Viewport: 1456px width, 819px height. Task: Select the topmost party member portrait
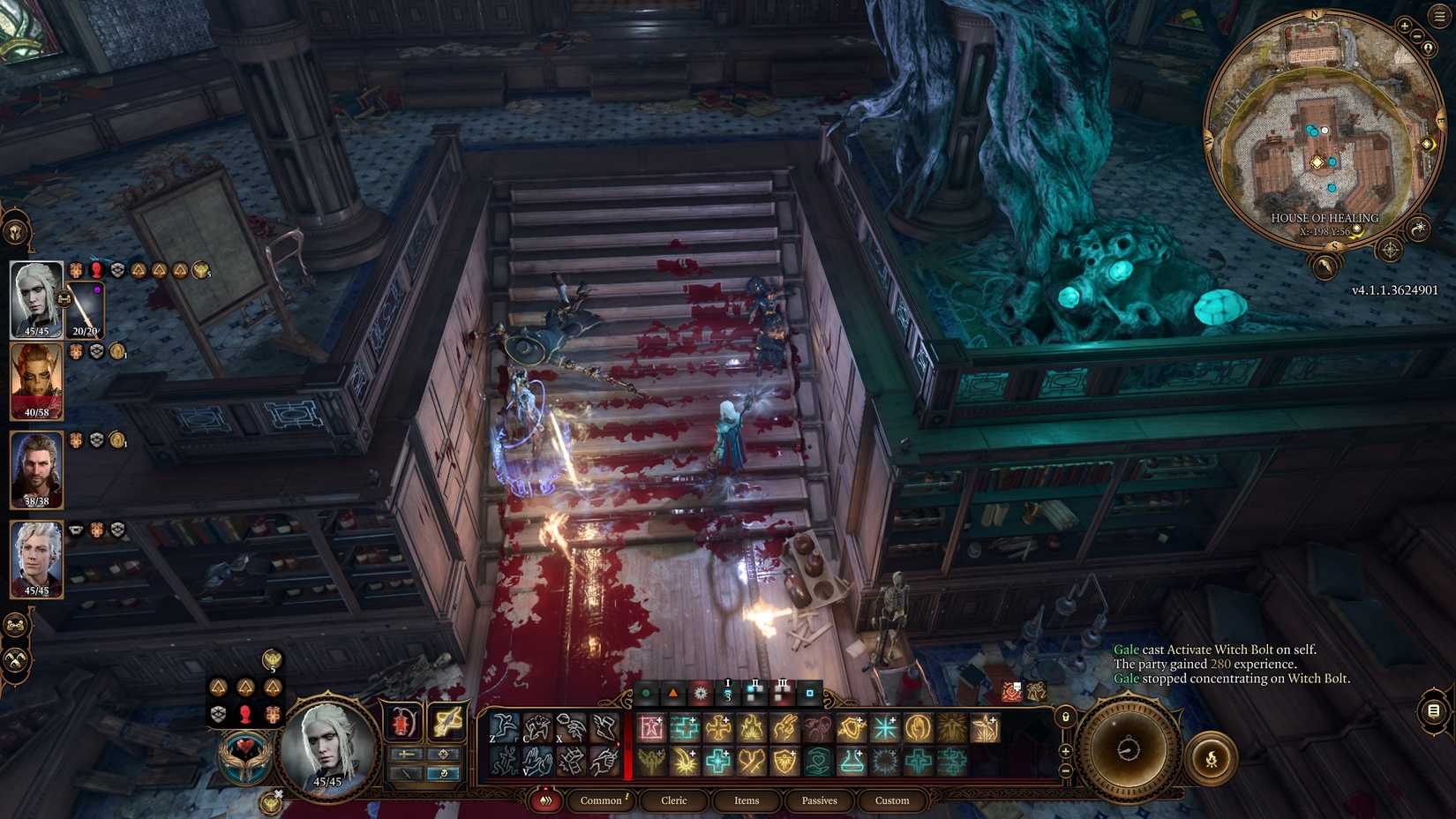tap(35, 300)
